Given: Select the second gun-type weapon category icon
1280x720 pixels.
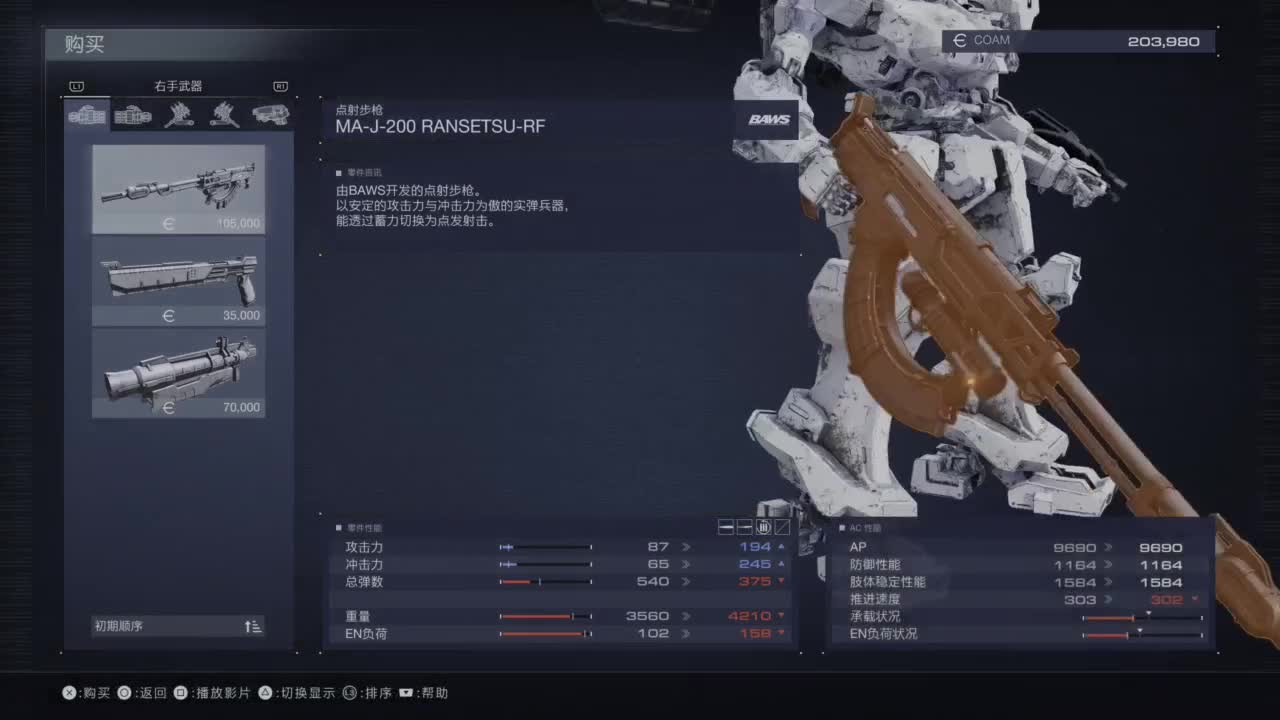Looking at the screenshot, I should point(131,115).
